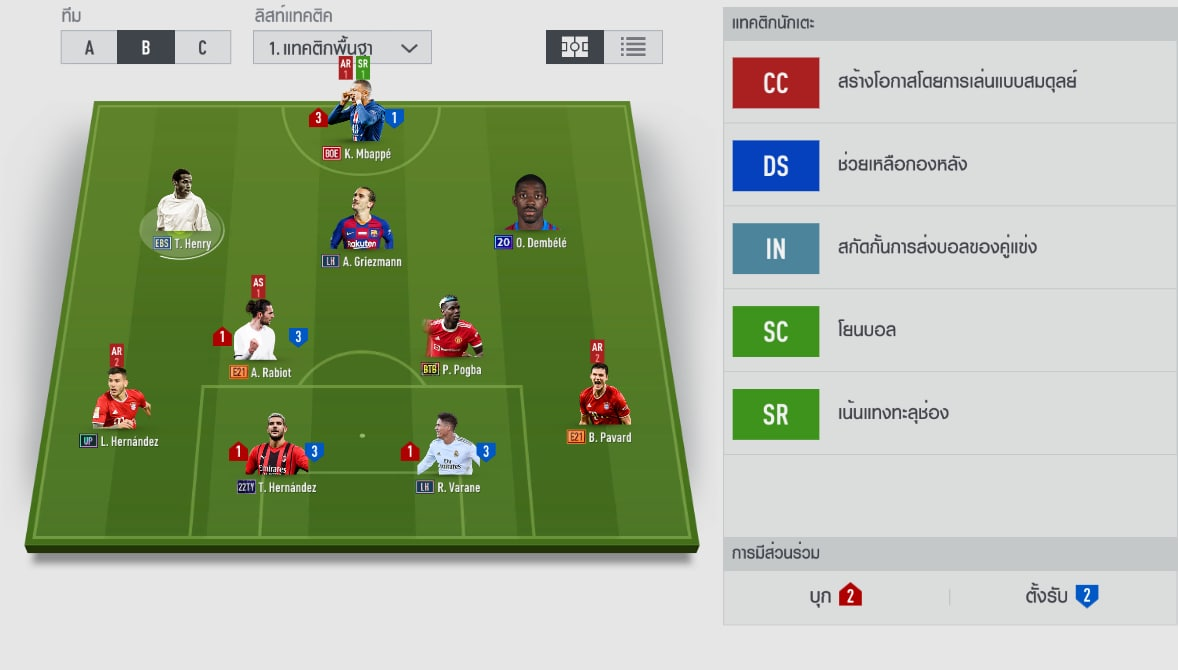Open the SR through-run tactic row
The height and width of the screenshot is (670, 1178).
[950, 413]
